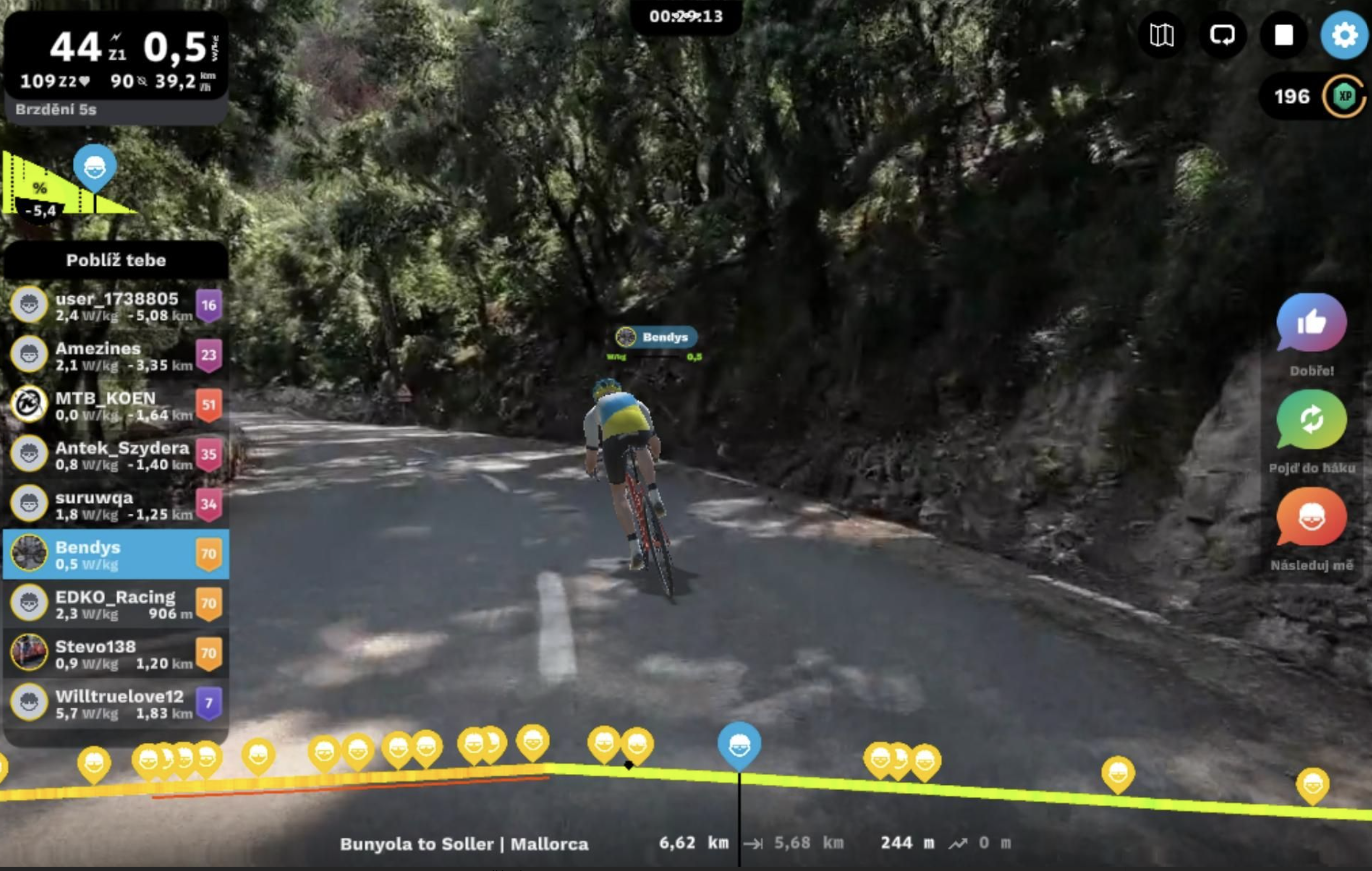1372x871 pixels.
Task: Click the blue rider marker on elevation profile
Action: click(739, 744)
